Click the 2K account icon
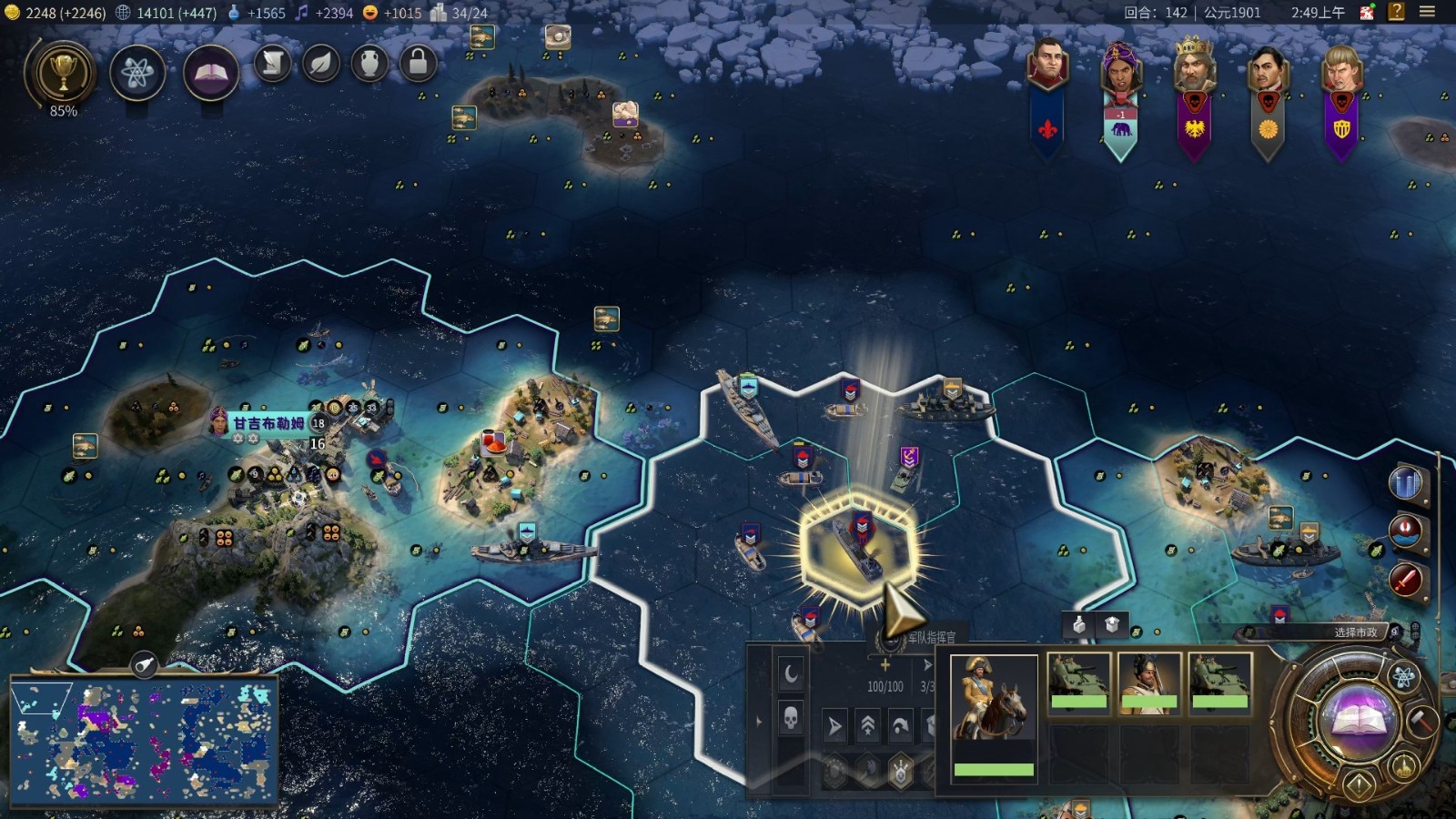Viewport: 1456px width, 819px height. tap(1367, 12)
